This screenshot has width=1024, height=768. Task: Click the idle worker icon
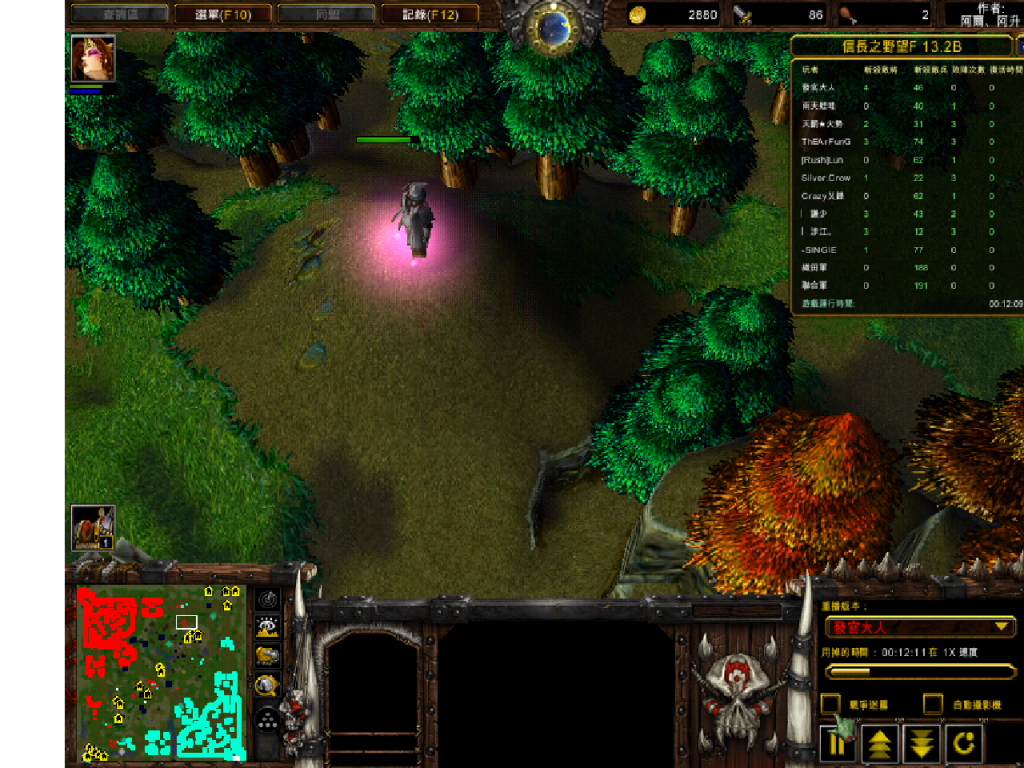[x=93, y=527]
